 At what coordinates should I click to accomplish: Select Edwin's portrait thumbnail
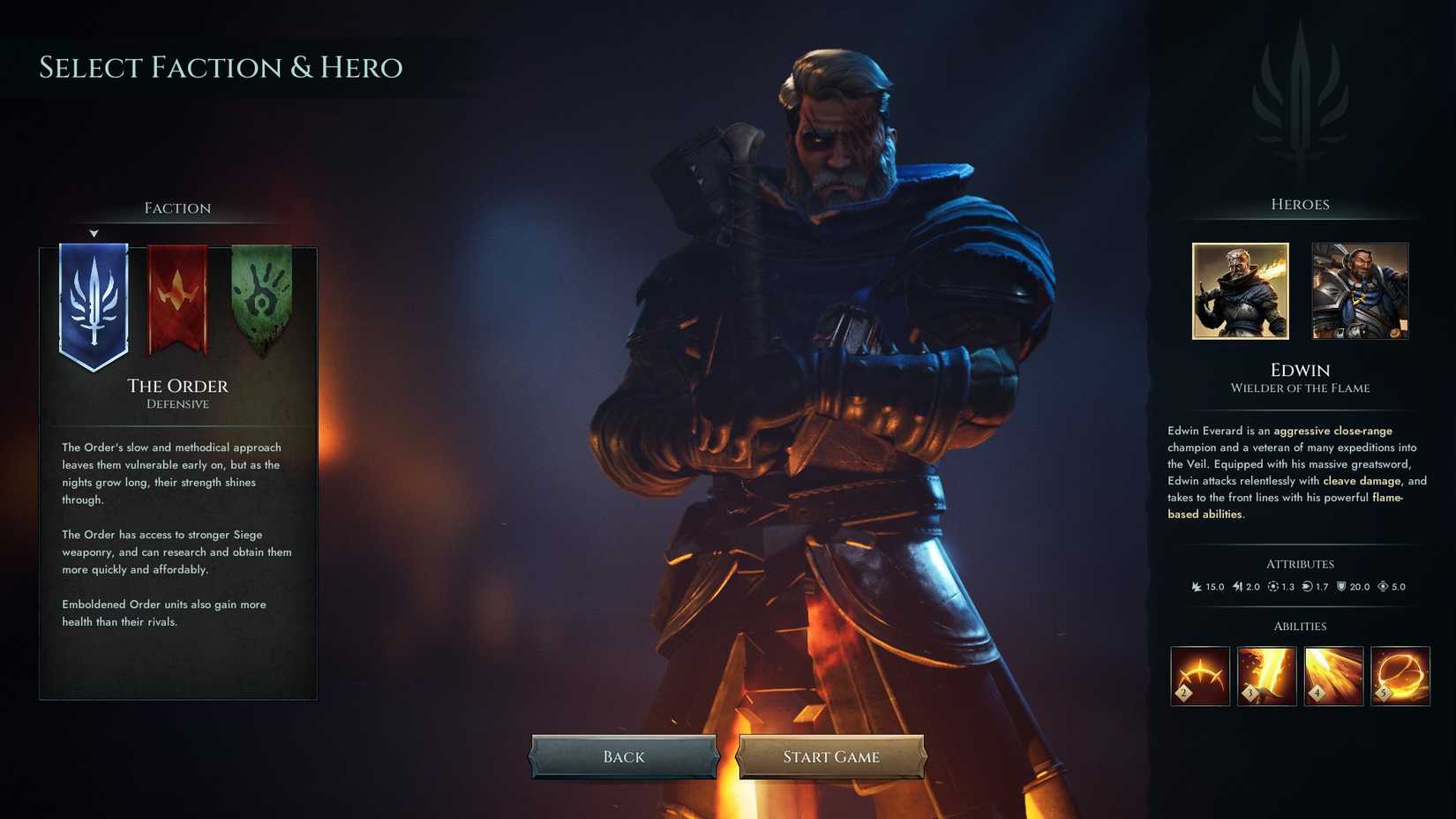[1241, 291]
